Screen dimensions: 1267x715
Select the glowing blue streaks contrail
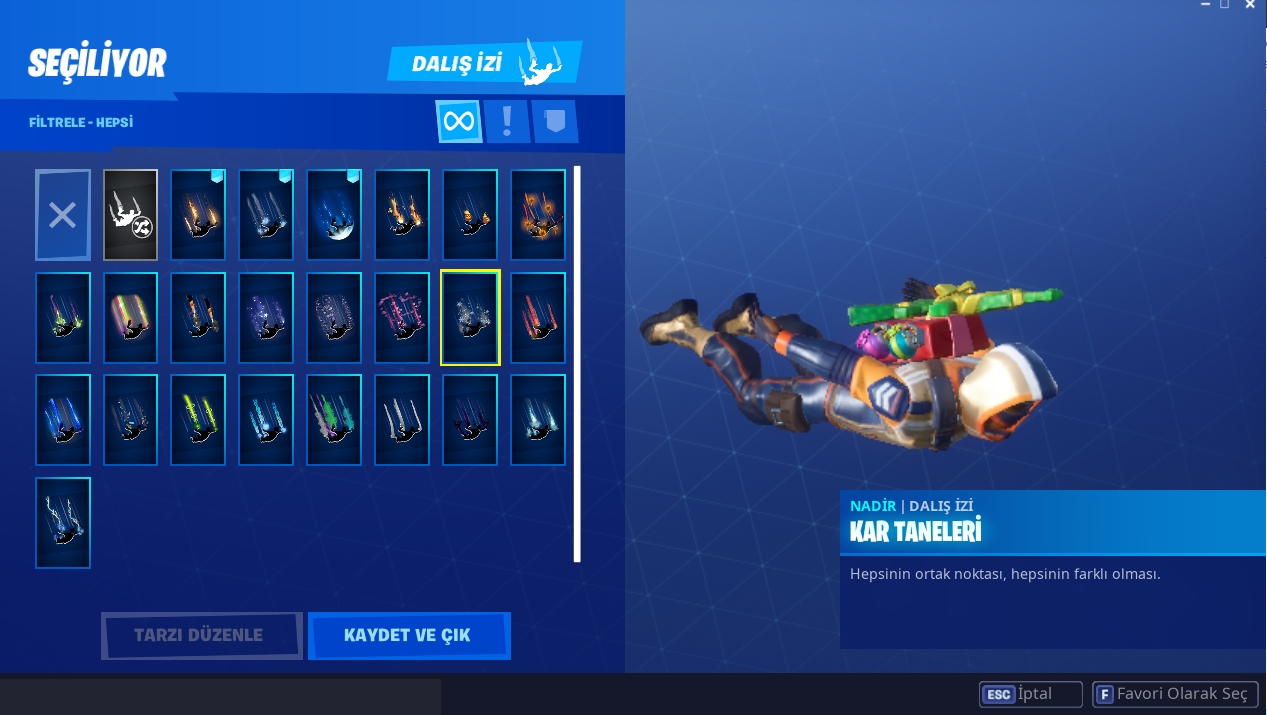point(62,420)
